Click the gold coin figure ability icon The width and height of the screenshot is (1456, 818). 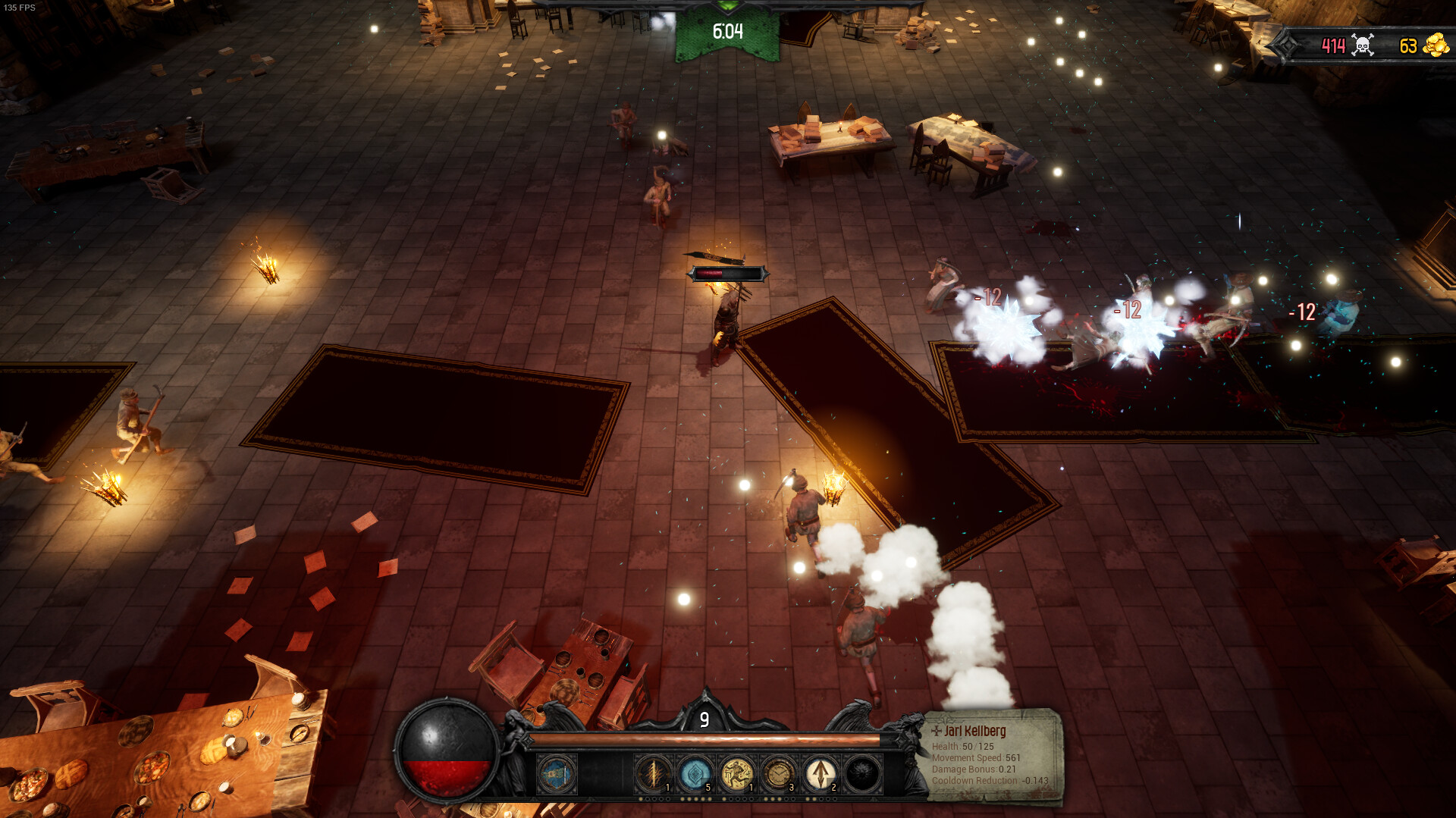coord(737,773)
